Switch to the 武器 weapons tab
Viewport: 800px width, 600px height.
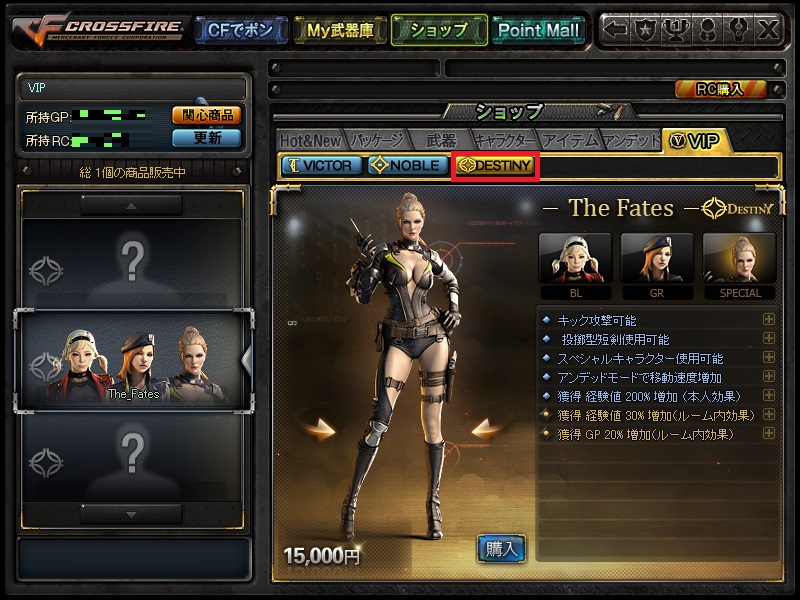(x=440, y=140)
